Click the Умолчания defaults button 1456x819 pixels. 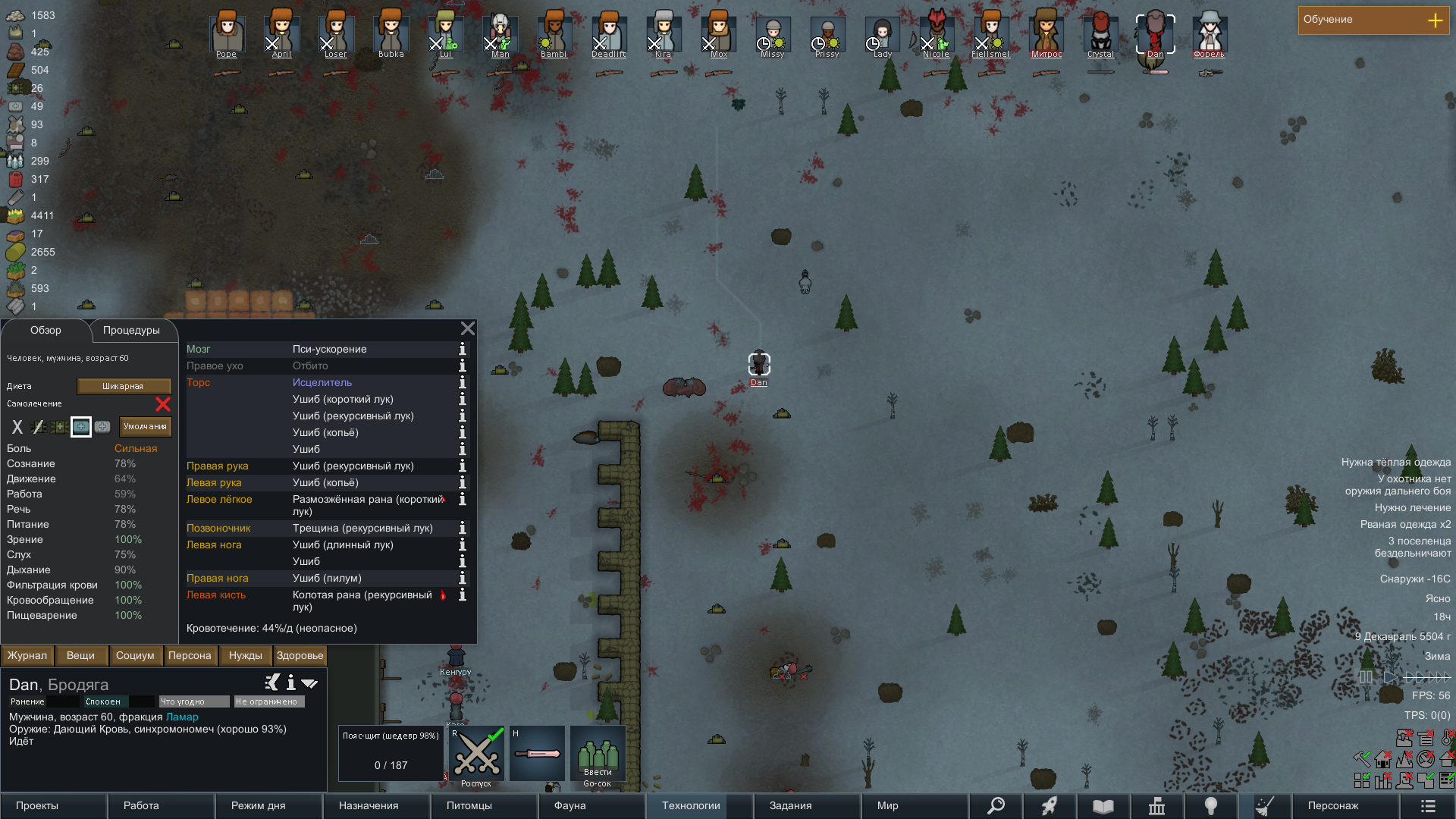[x=145, y=427]
